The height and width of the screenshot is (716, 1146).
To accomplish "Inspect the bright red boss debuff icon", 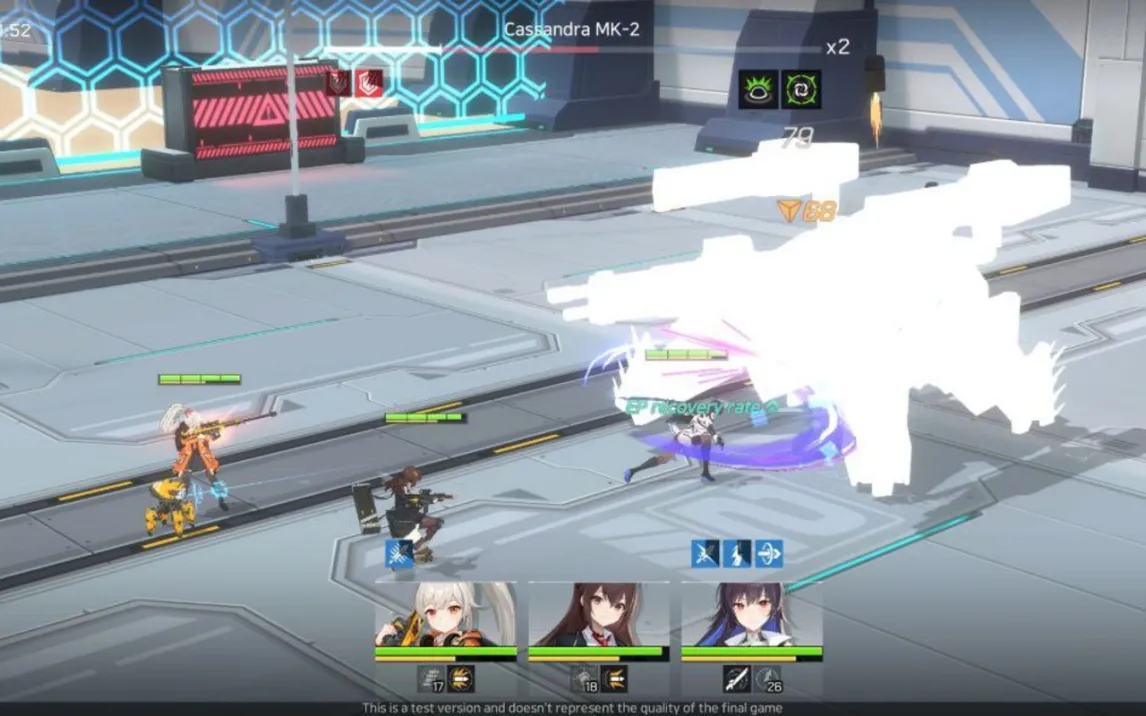I will 369,83.
